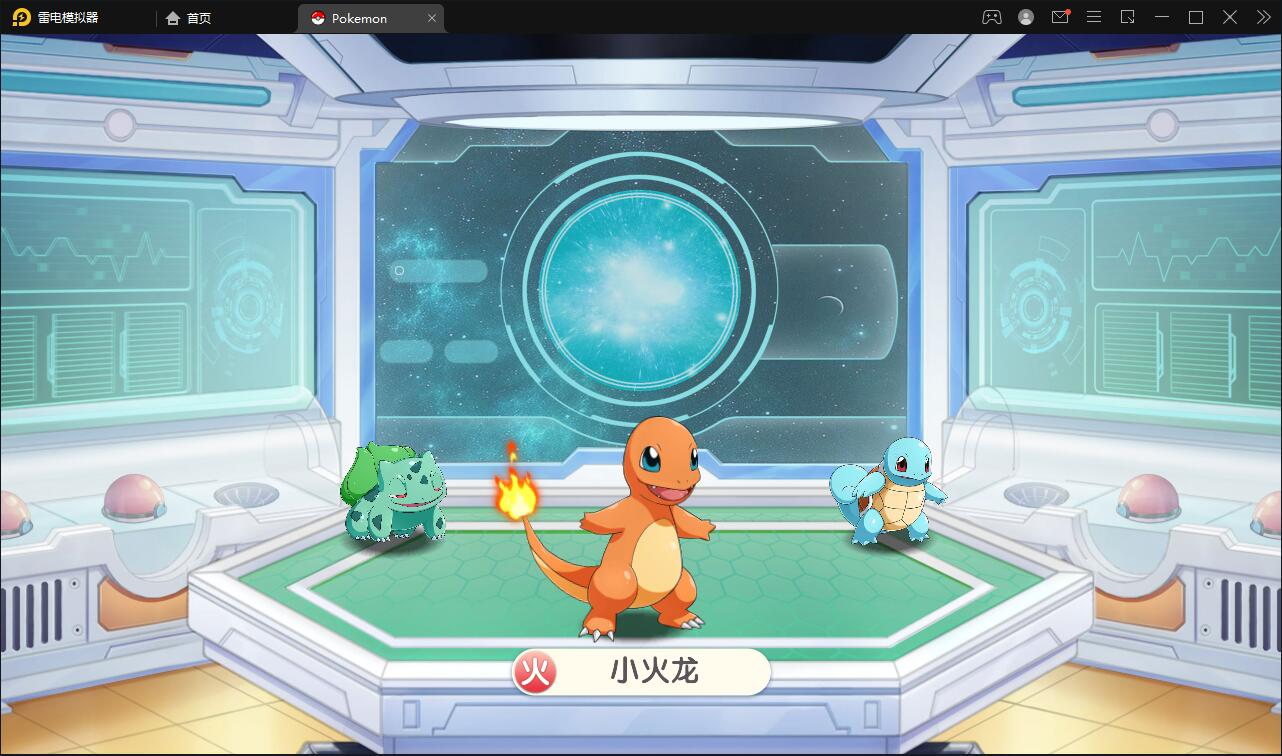Screen dimensions: 1282x756
Task: Open the hamburger menu in the title bar
Action: click(x=1093, y=16)
